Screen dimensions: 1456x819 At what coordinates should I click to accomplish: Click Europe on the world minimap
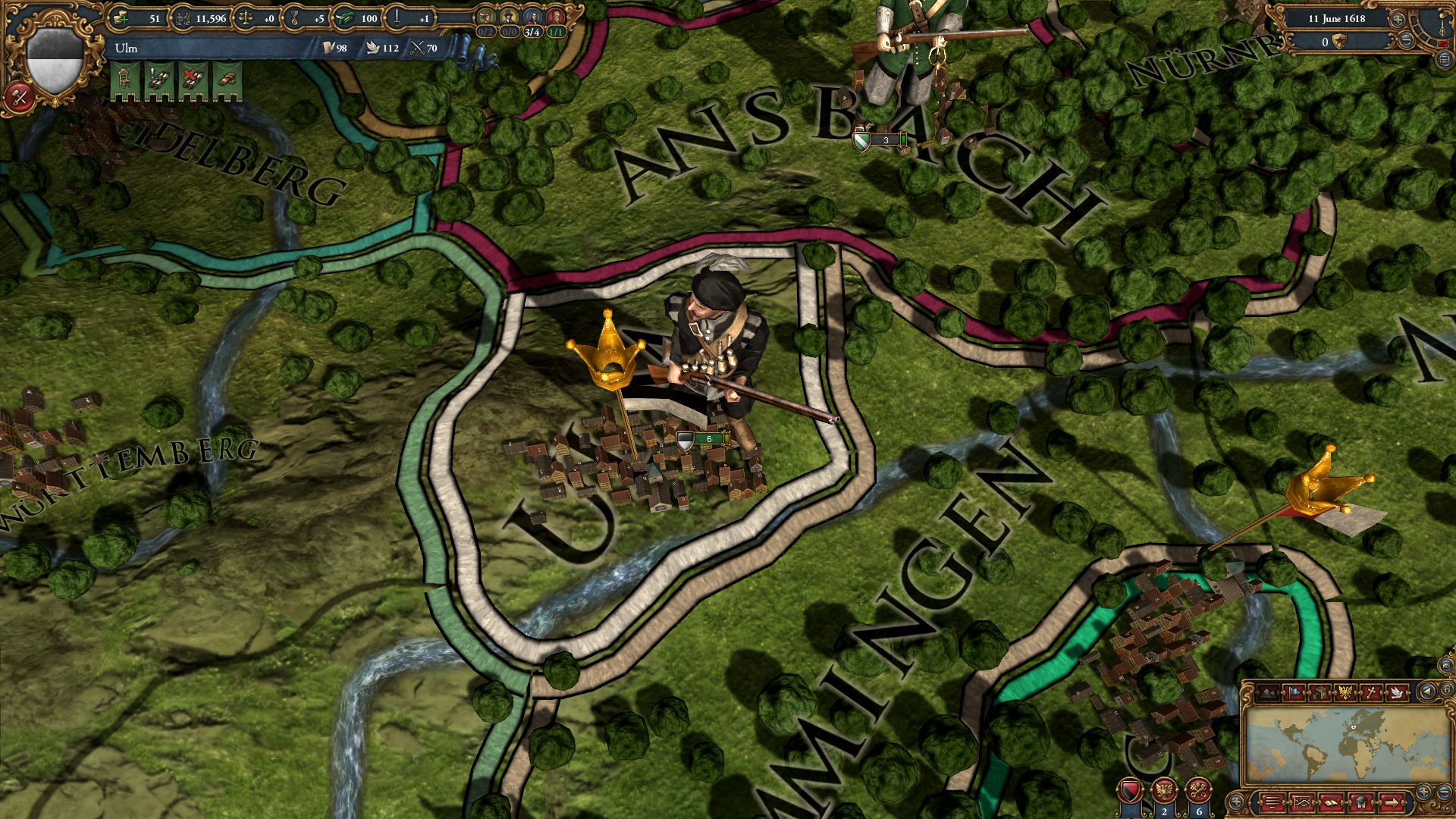(x=1353, y=726)
